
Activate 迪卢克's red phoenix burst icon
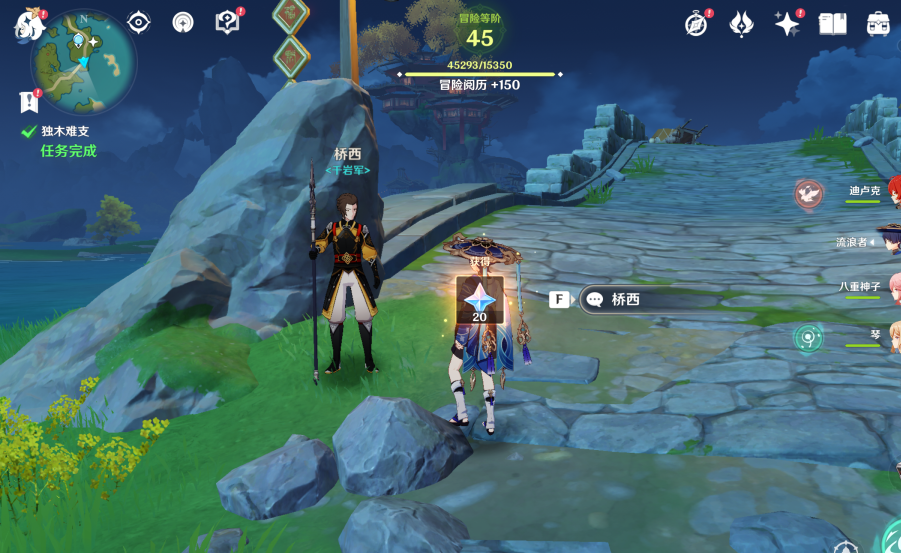coord(808,193)
